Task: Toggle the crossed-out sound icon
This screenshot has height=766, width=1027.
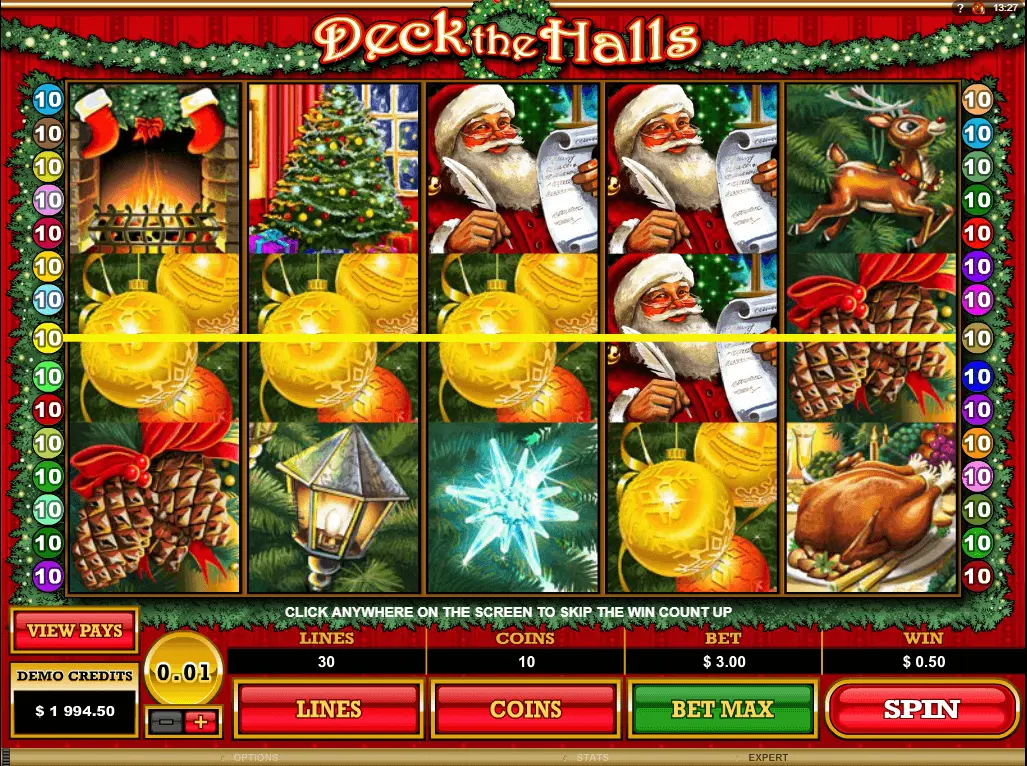Action: click(x=978, y=7)
